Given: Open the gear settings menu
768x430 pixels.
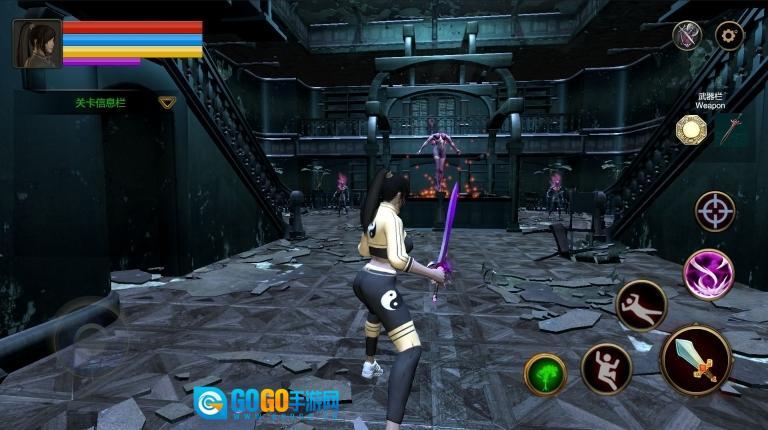Looking at the screenshot, I should tap(729, 36).
